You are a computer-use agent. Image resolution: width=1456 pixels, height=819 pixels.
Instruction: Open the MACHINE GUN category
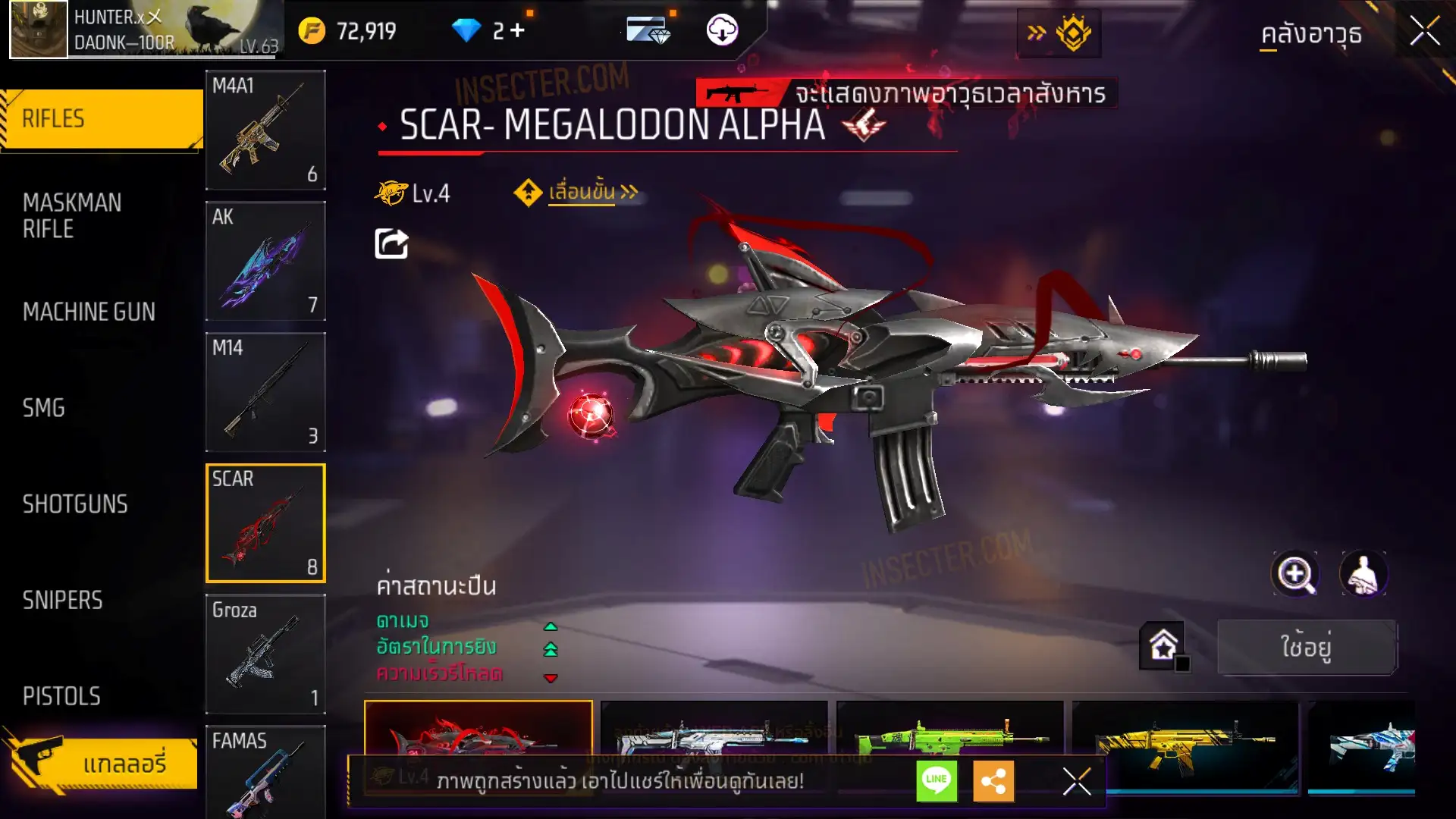coord(89,312)
